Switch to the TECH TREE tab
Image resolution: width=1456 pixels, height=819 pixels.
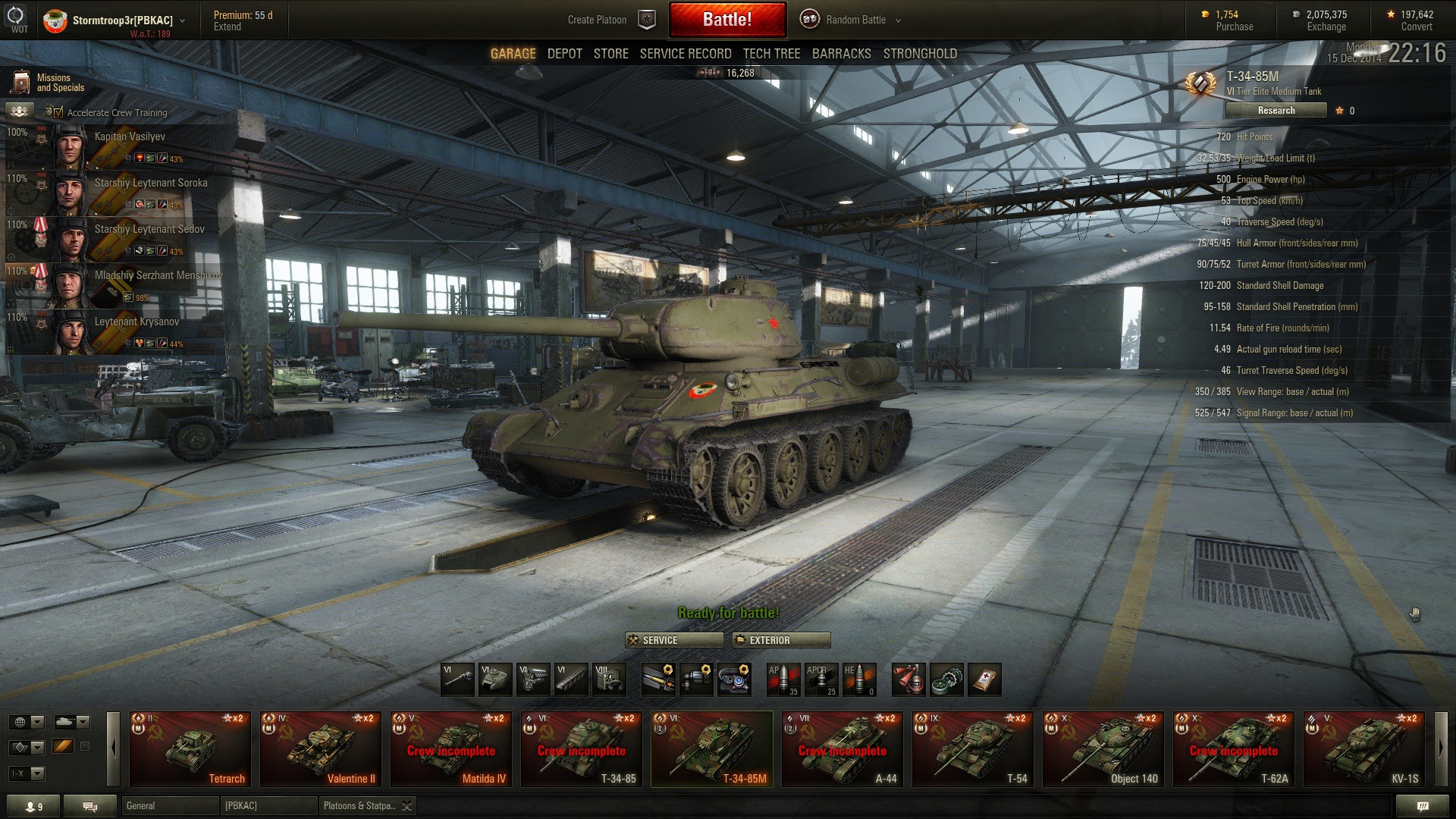(x=770, y=53)
